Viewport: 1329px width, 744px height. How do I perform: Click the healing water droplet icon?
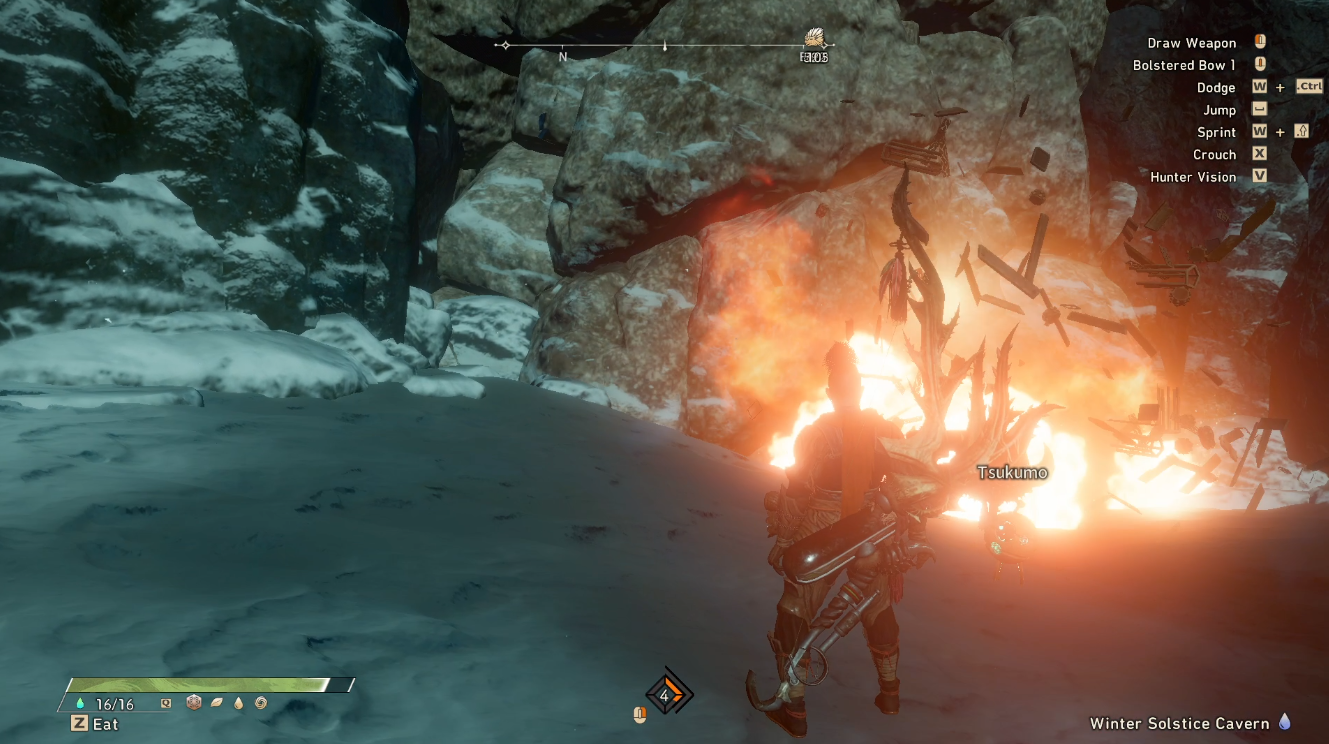(x=78, y=704)
